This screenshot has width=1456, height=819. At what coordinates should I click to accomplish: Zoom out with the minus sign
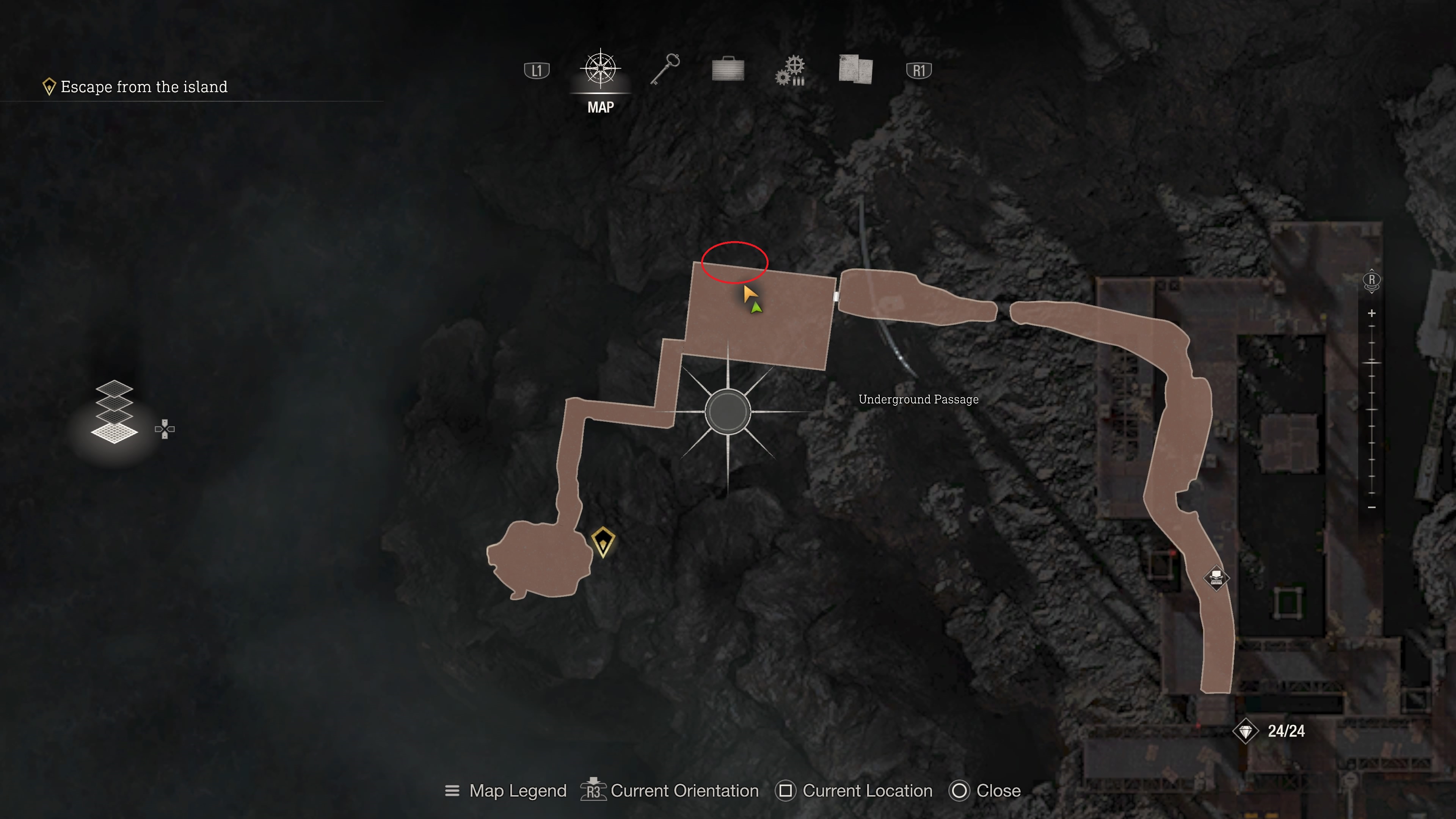[1372, 507]
